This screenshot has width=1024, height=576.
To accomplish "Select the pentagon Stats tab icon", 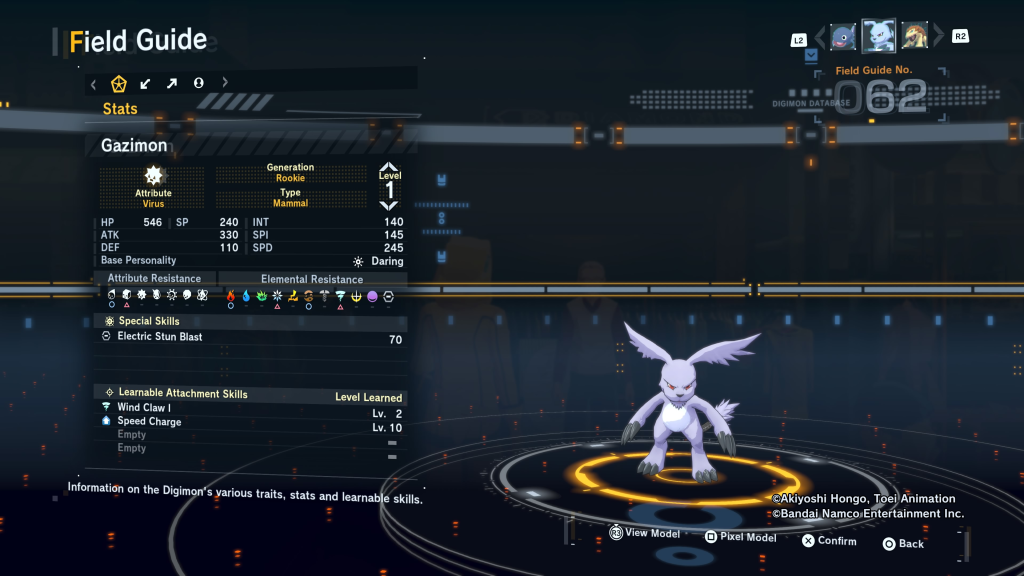I will tap(119, 83).
